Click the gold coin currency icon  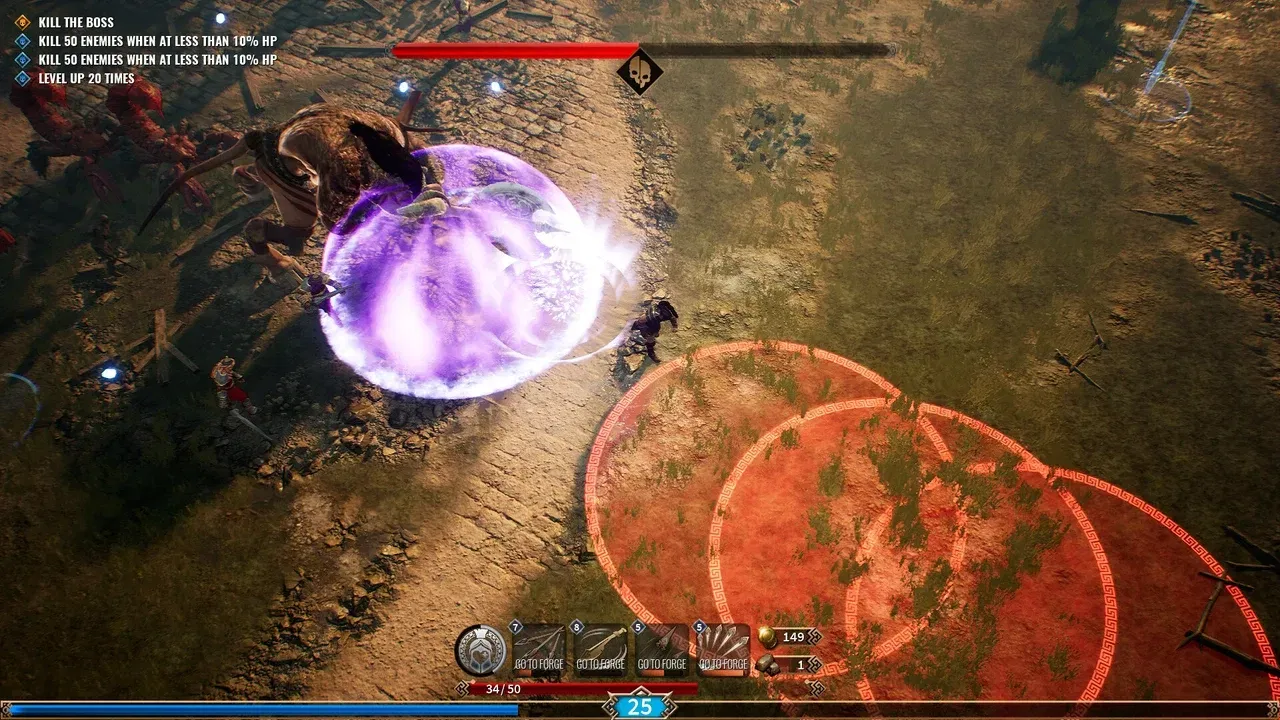pos(767,639)
